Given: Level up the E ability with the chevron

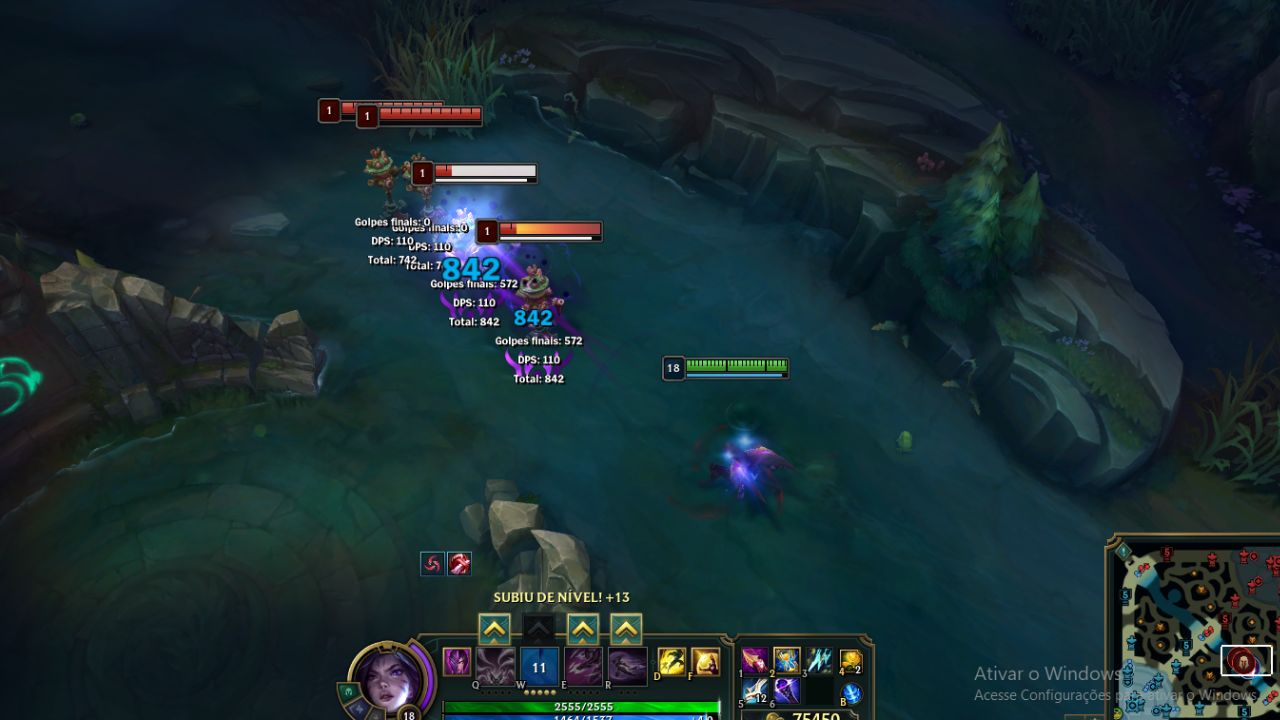Looking at the screenshot, I should 583,629.
